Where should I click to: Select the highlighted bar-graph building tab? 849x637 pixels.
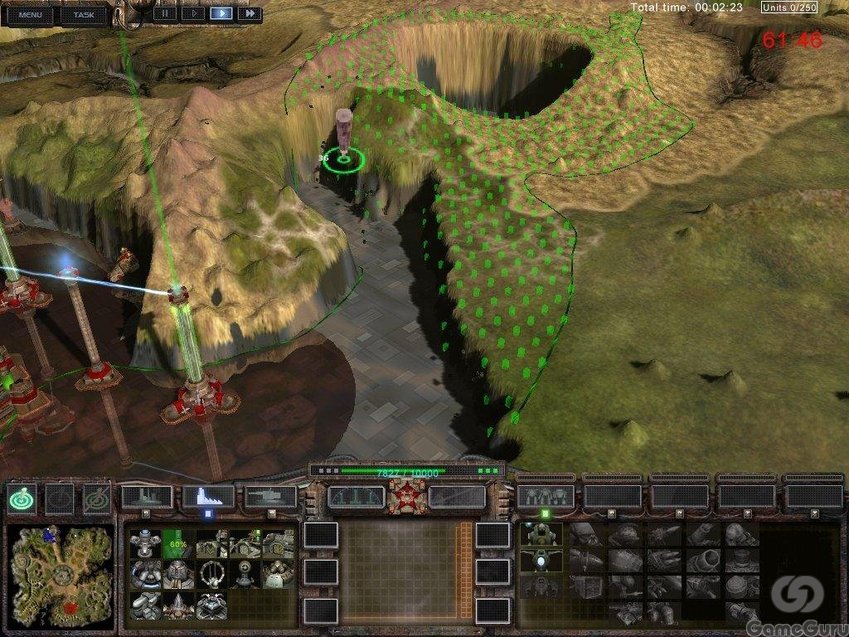pos(208,496)
